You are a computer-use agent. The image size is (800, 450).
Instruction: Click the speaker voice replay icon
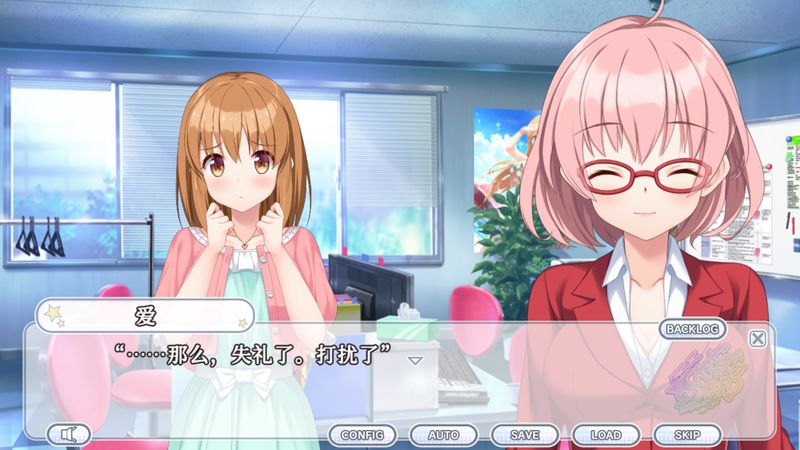[x=68, y=434]
